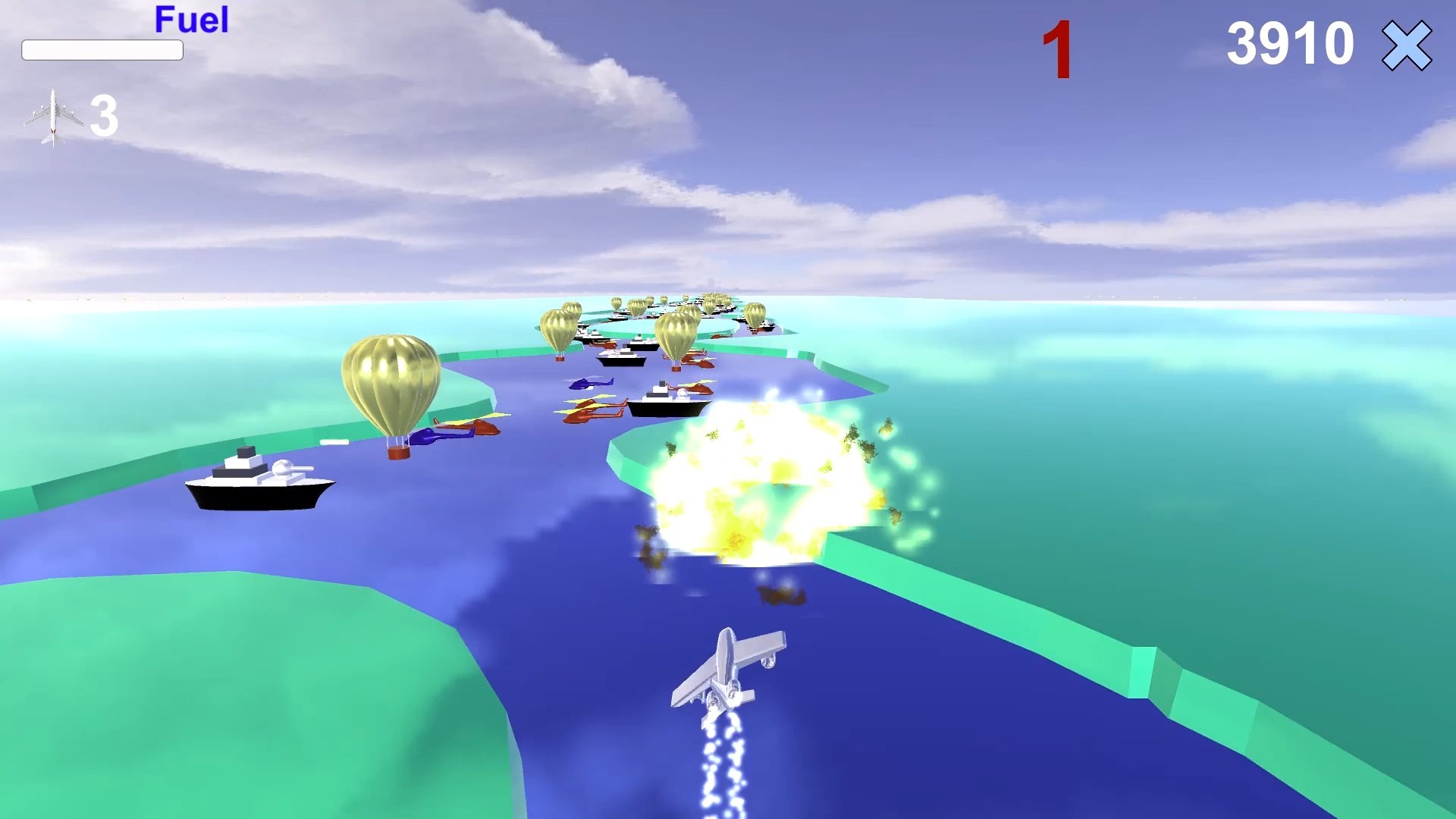1456x819 pixels.
Task: Click the Fuel label text
Action: pyautogui.click(x=190, y=20)
